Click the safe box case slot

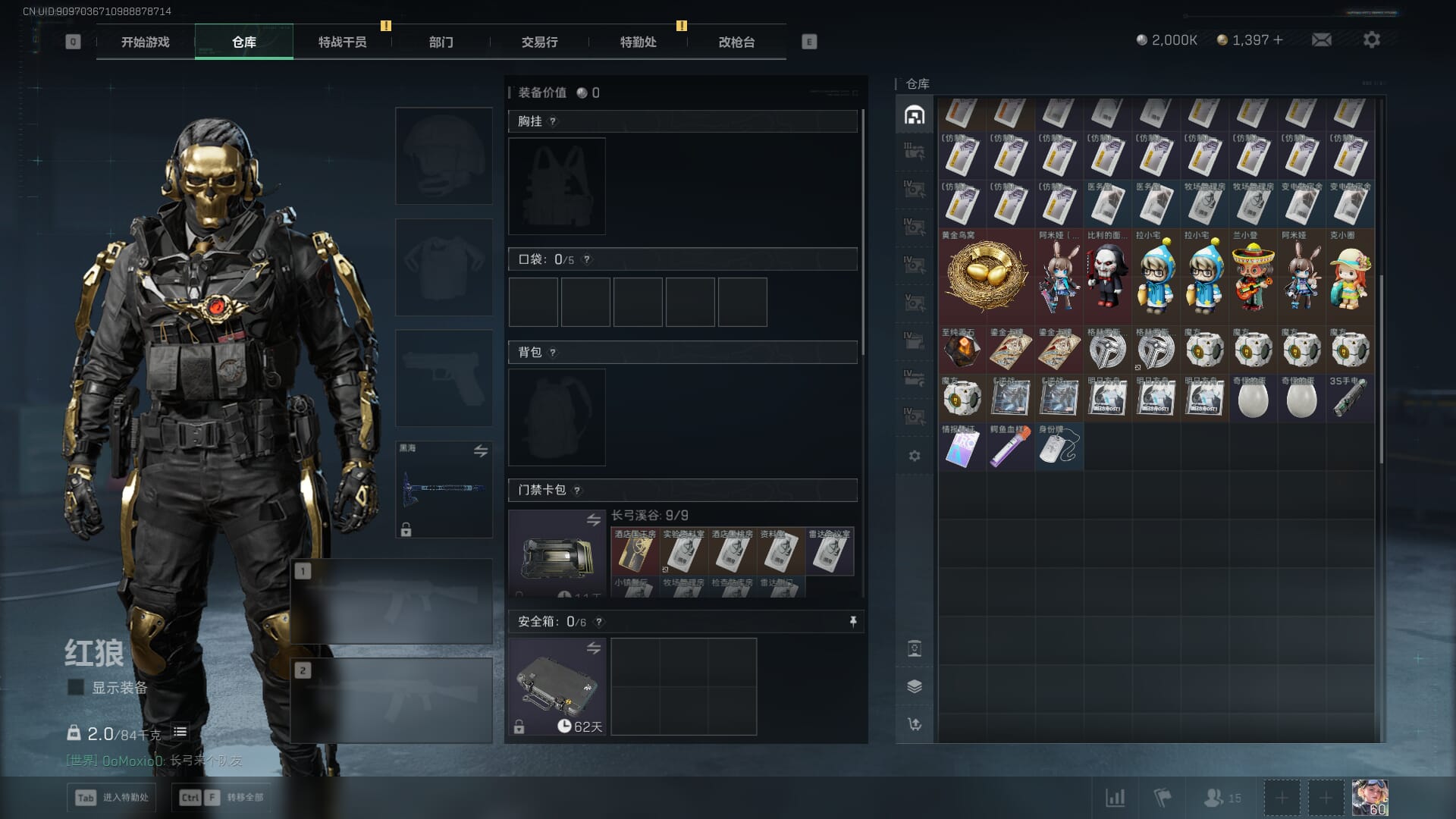point(557,686)
